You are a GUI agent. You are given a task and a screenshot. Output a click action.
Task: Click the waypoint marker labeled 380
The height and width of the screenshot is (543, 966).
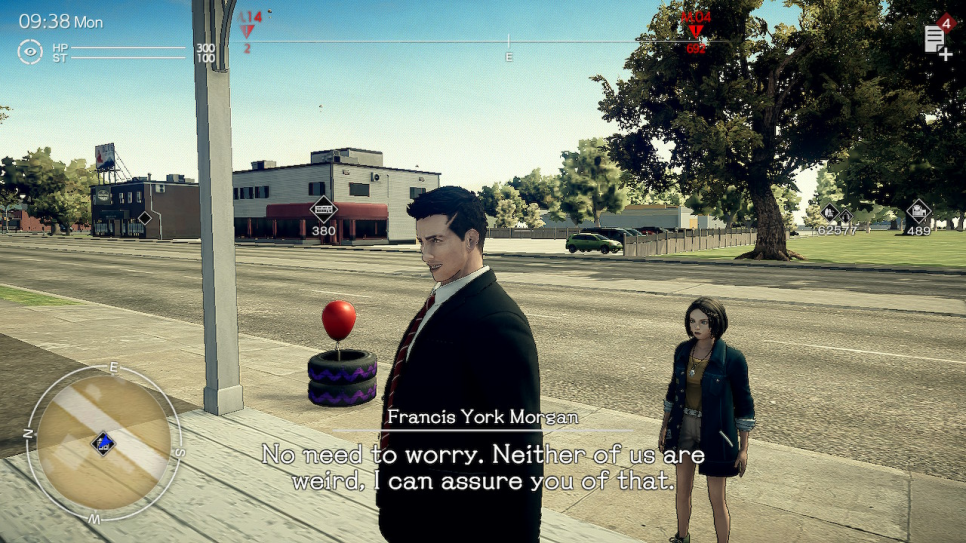(x=323, y=210)
